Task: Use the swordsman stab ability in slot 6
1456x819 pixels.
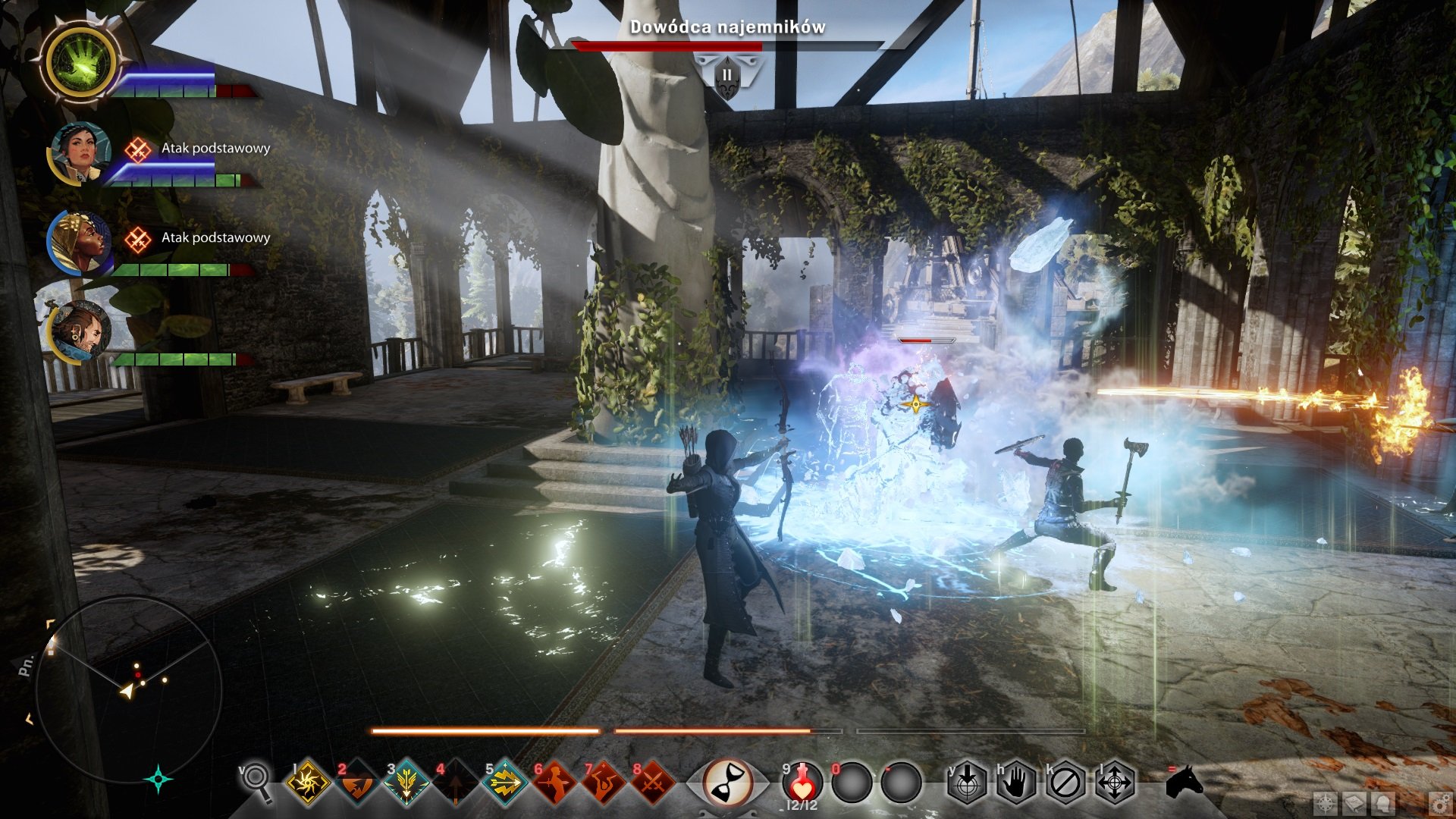Action: click(554, 783)
